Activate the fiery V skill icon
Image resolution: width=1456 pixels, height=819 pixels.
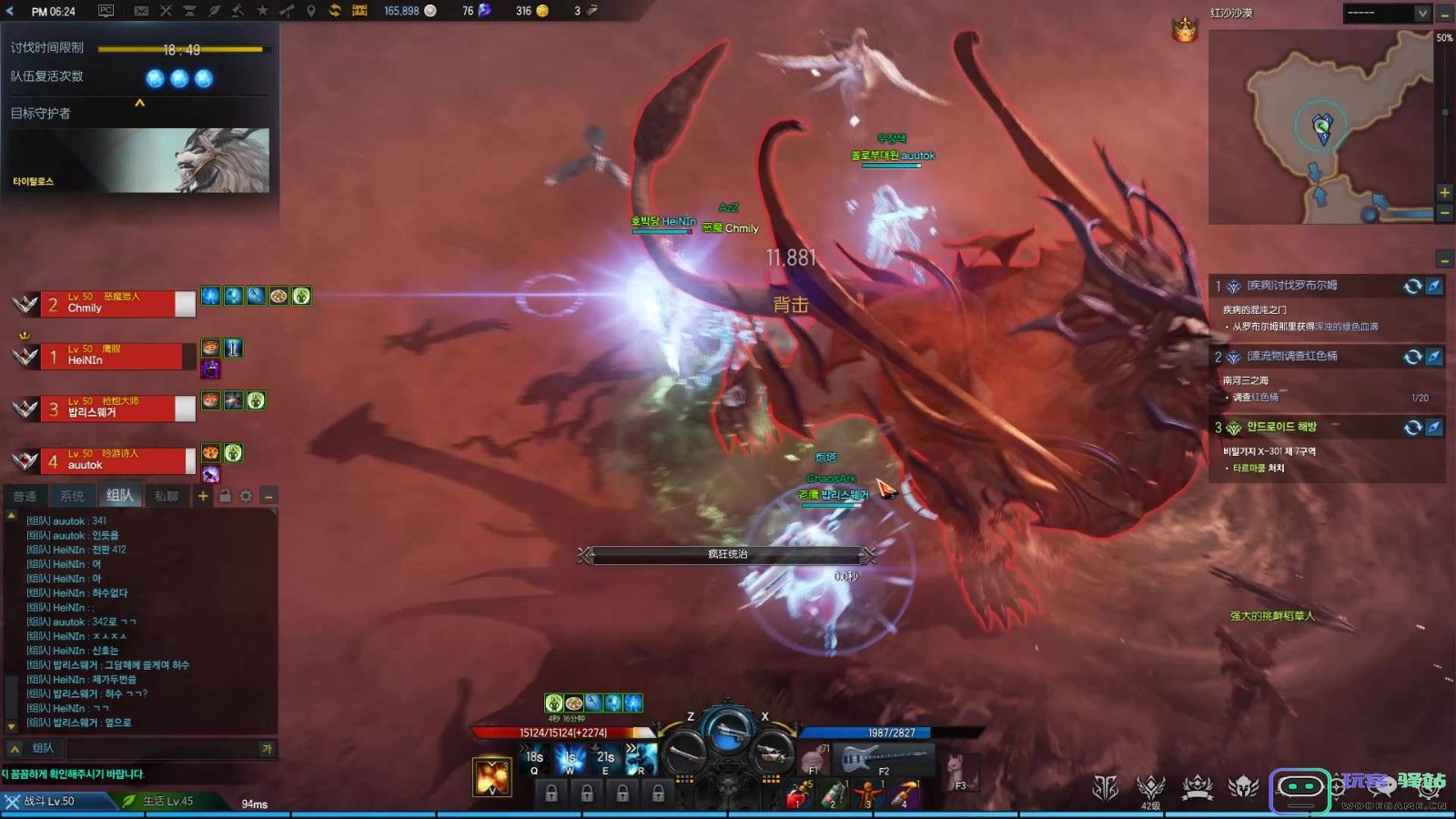pos(491,776)
